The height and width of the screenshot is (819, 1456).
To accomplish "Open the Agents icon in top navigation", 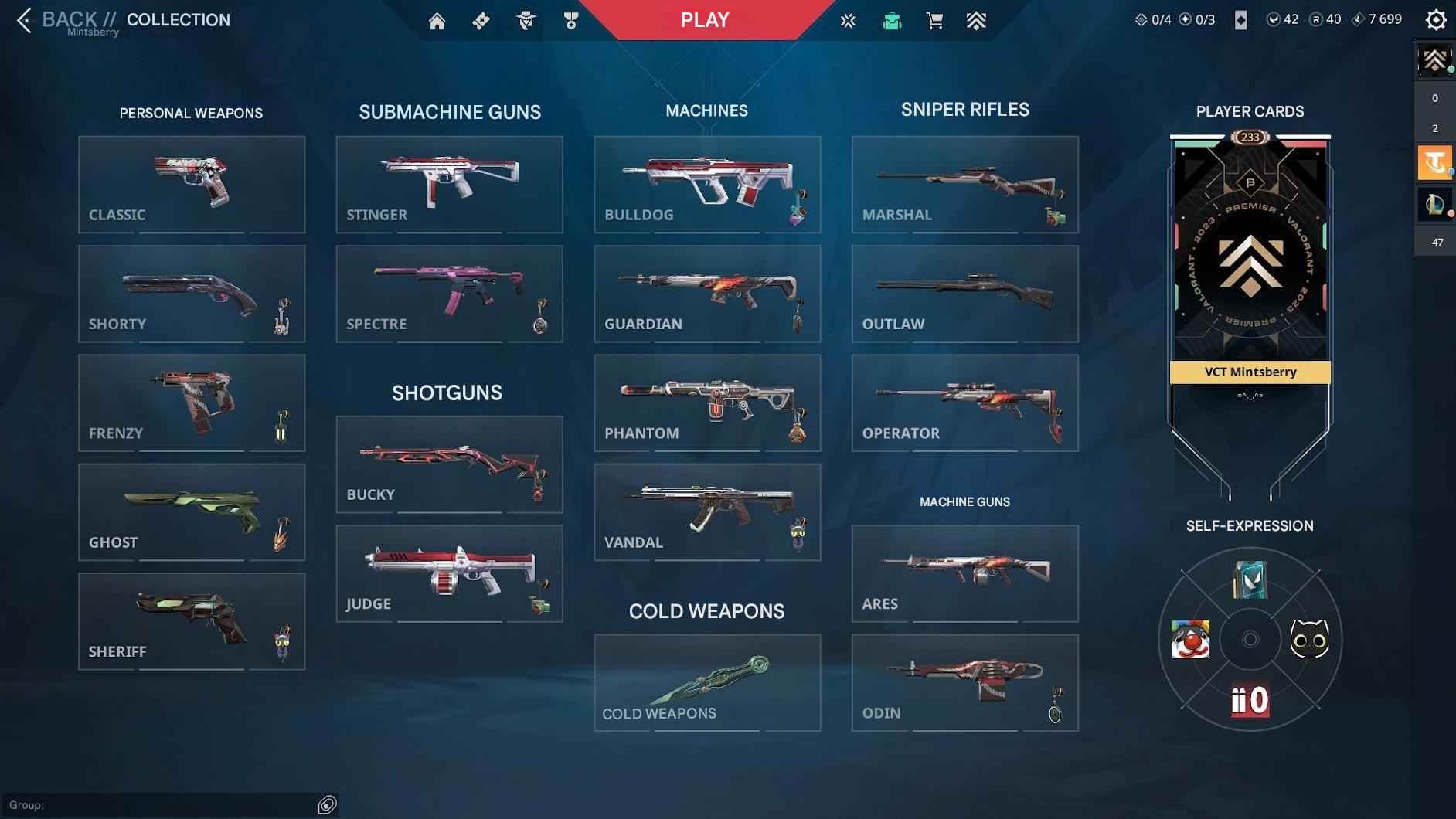I will pos(526,20).
